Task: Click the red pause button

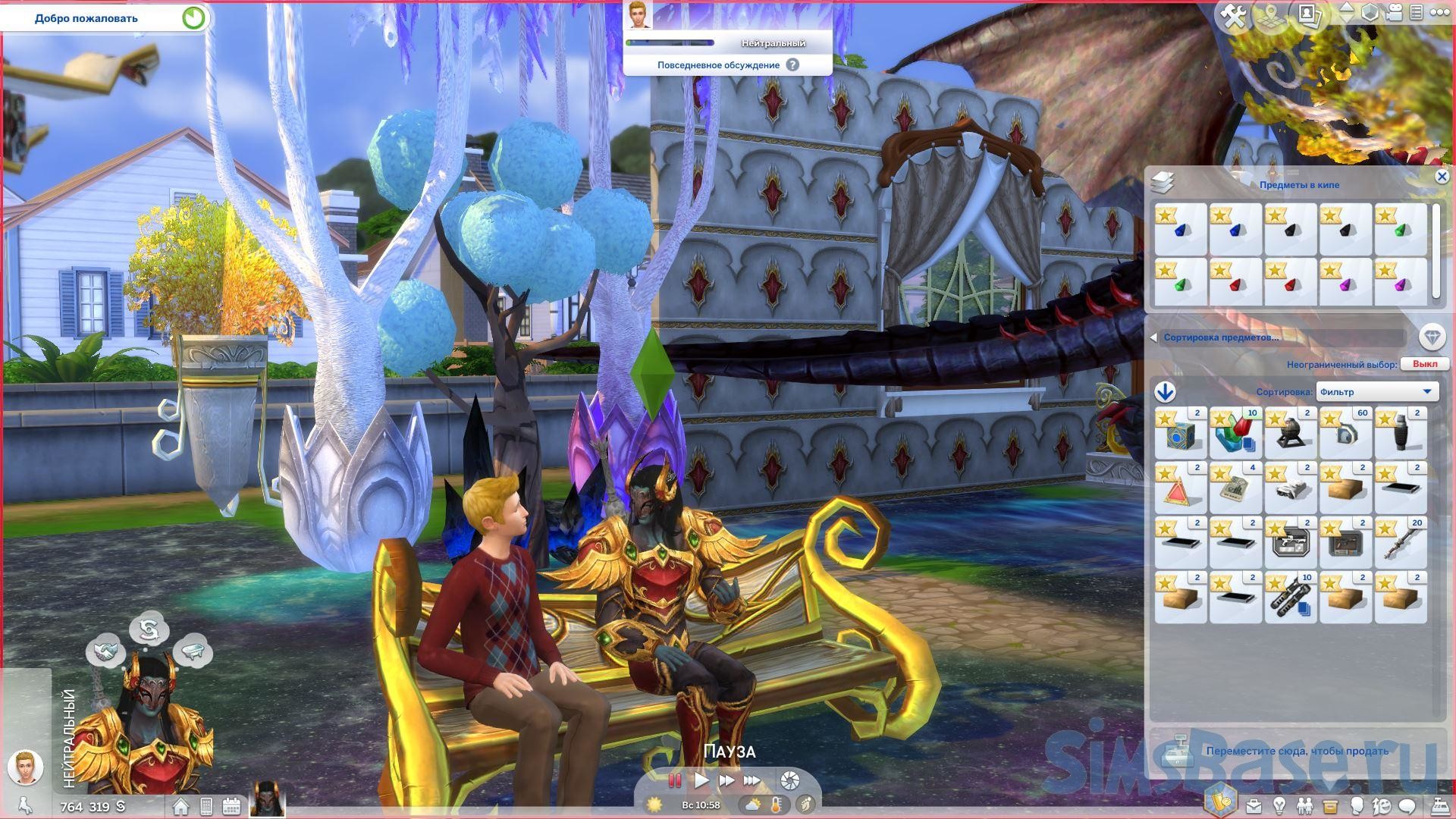Action: (674, 780)
